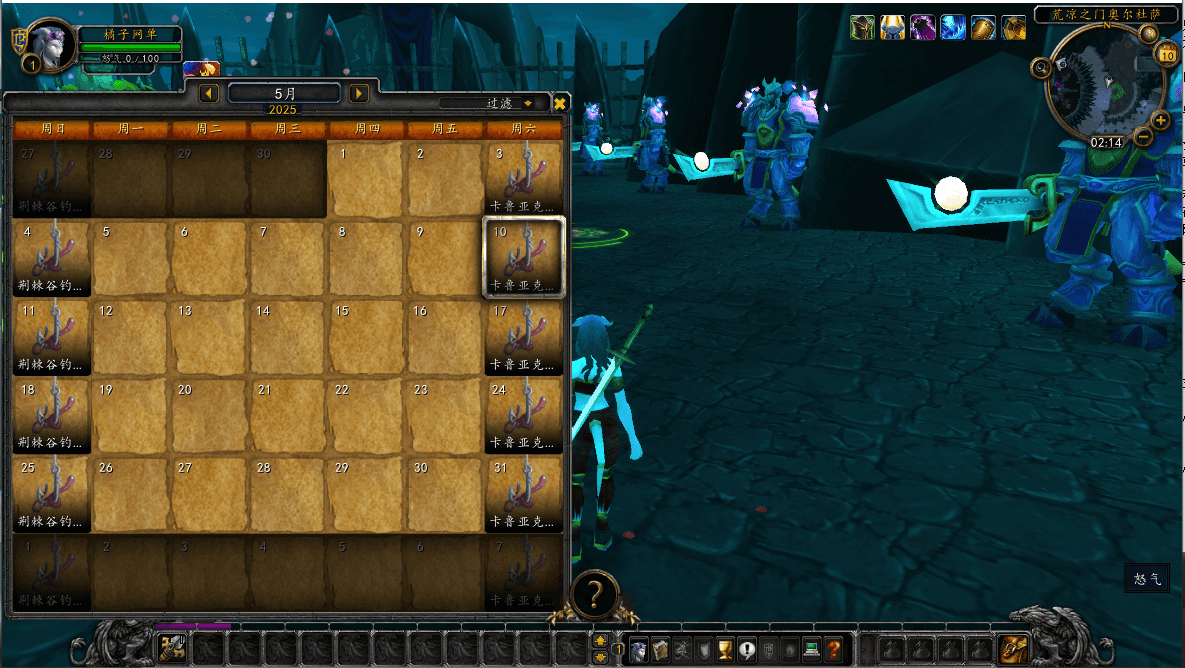Open the main backpack bag
The width and height of the screenshot is (1185, 668).
1014,649
